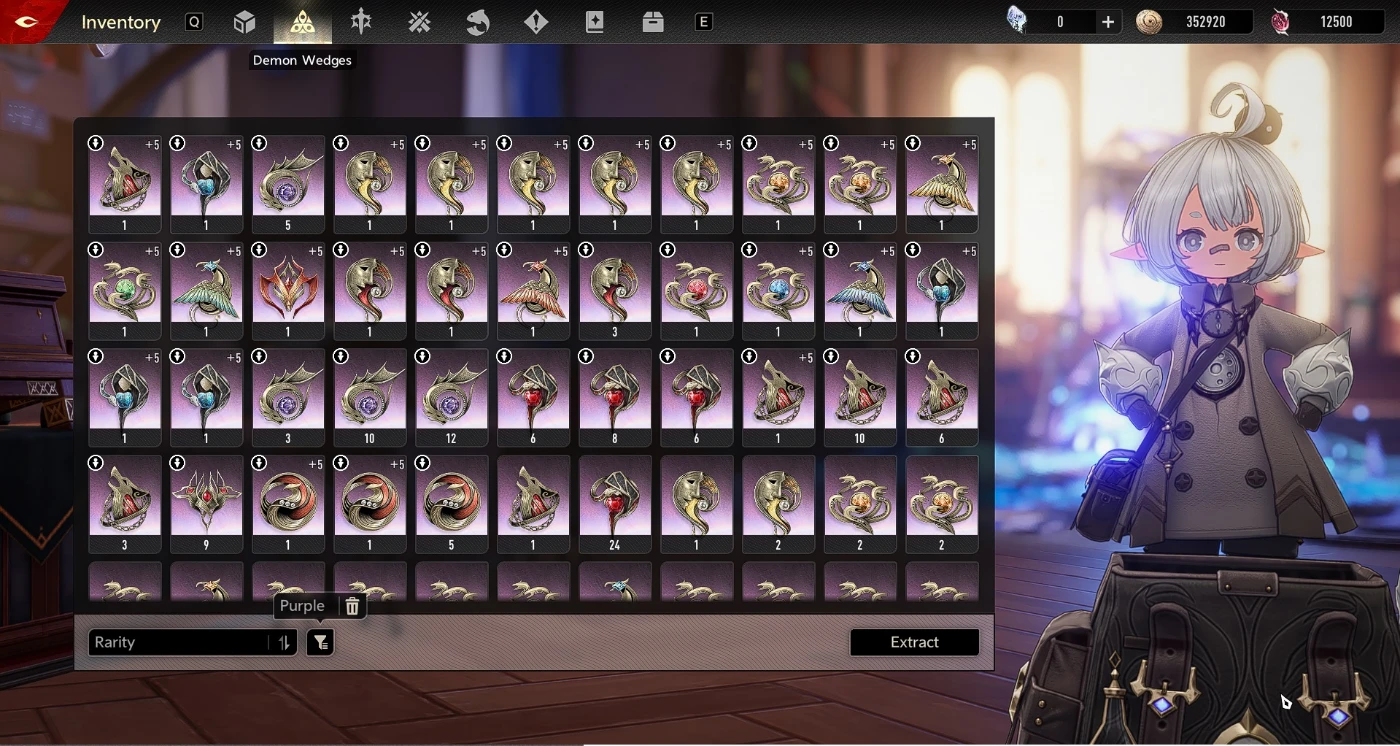The width and height of the screenshot is (1400, 746).
Task: Select the Demon Wedges tab
Action: (302, 22)
